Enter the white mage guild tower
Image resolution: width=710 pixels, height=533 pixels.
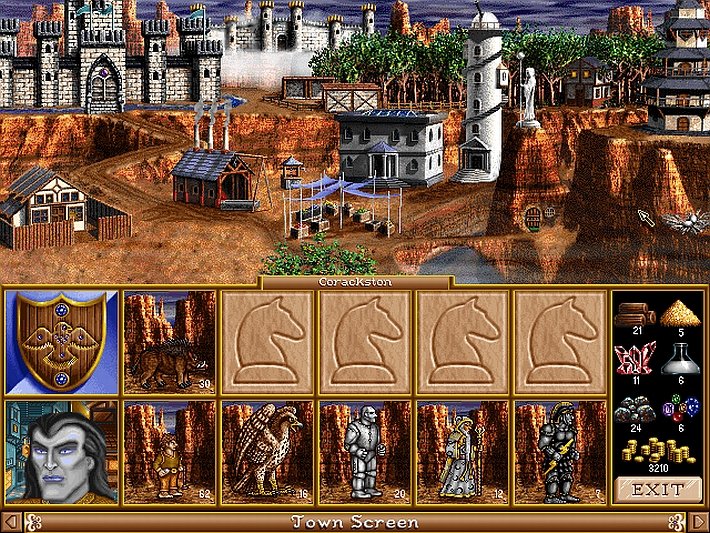(x=479, y=100)
